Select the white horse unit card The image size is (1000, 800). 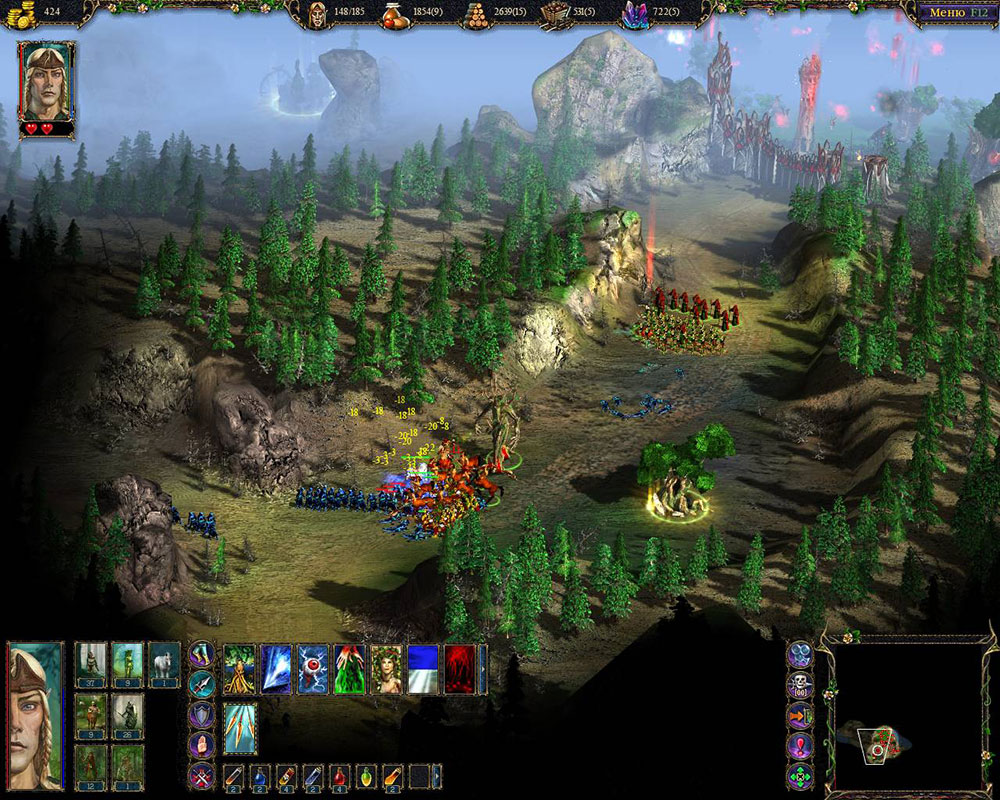(163, 664)
